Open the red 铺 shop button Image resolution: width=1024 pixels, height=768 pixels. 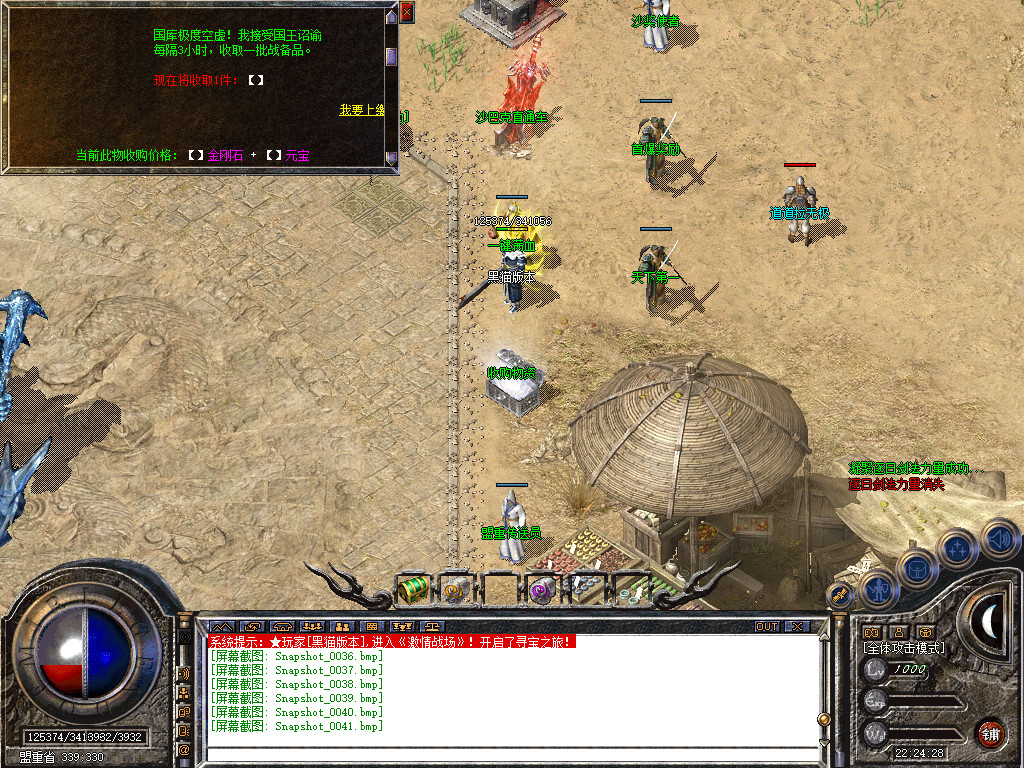991,733
